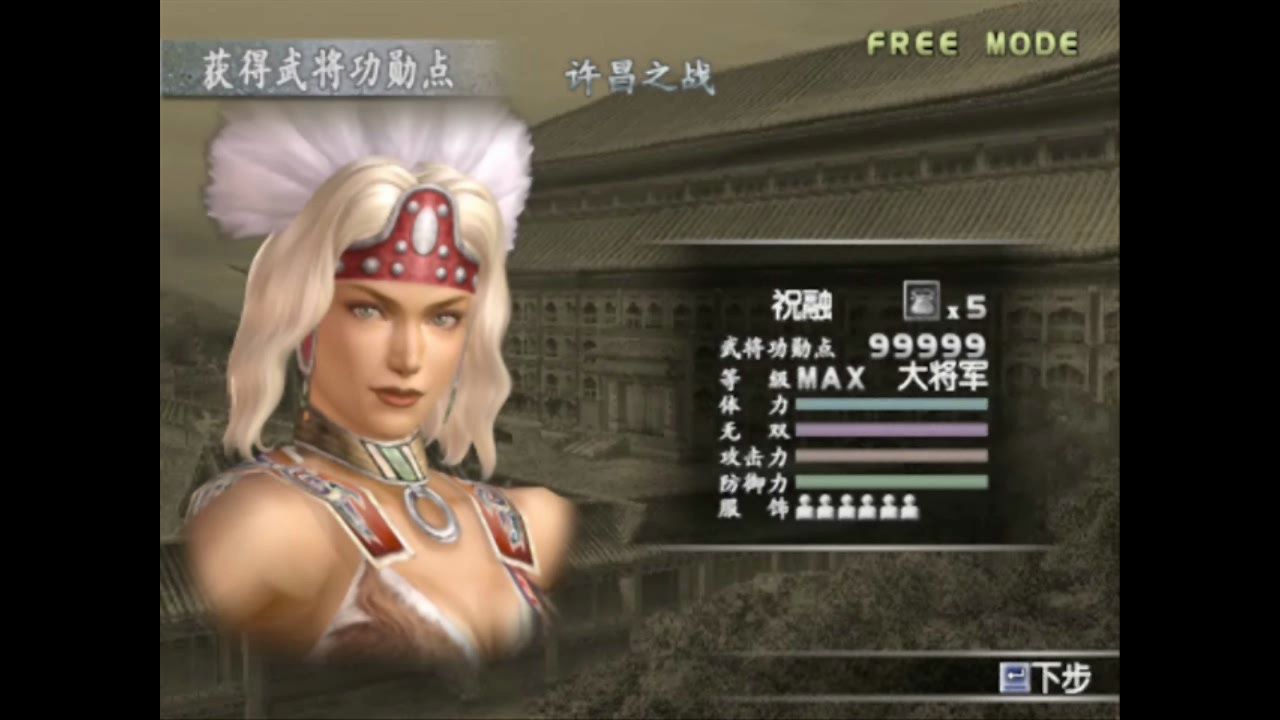The image size is (1280, 720).
Task: Expand the x5 item count display
Action: (965, 305)
